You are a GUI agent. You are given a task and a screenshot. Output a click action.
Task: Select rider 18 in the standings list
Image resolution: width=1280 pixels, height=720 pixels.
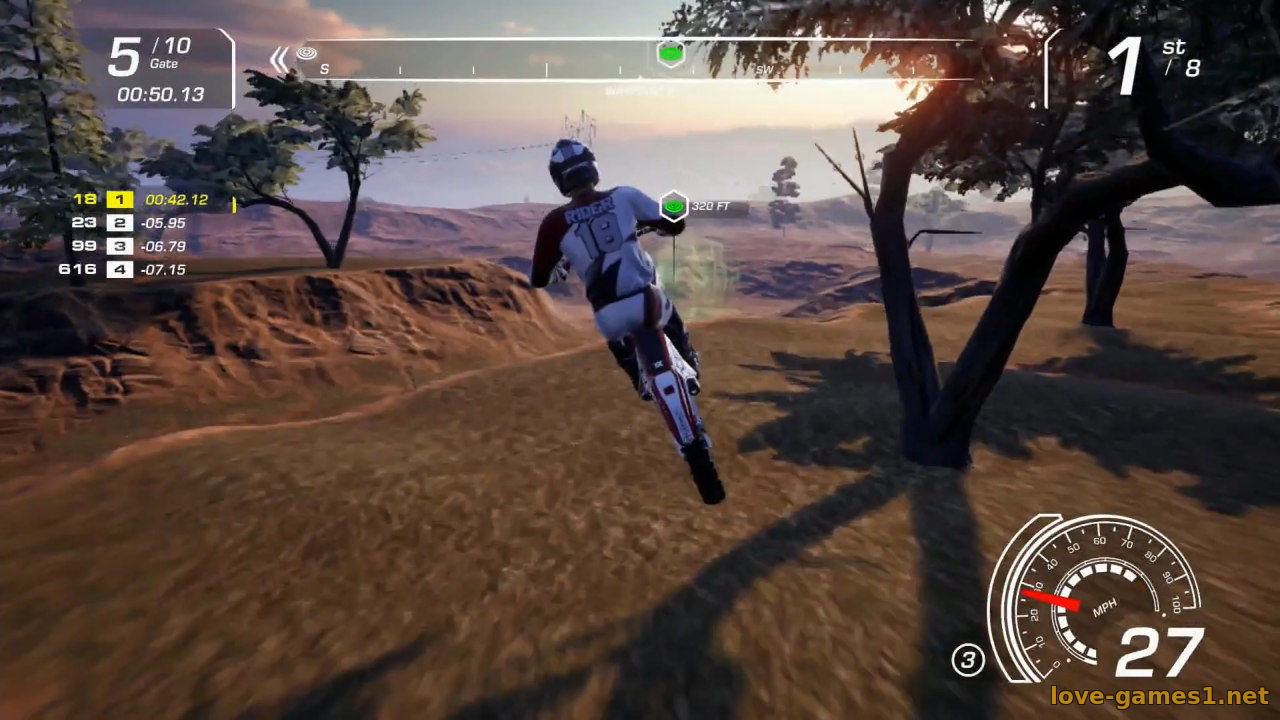click(85, 199)
